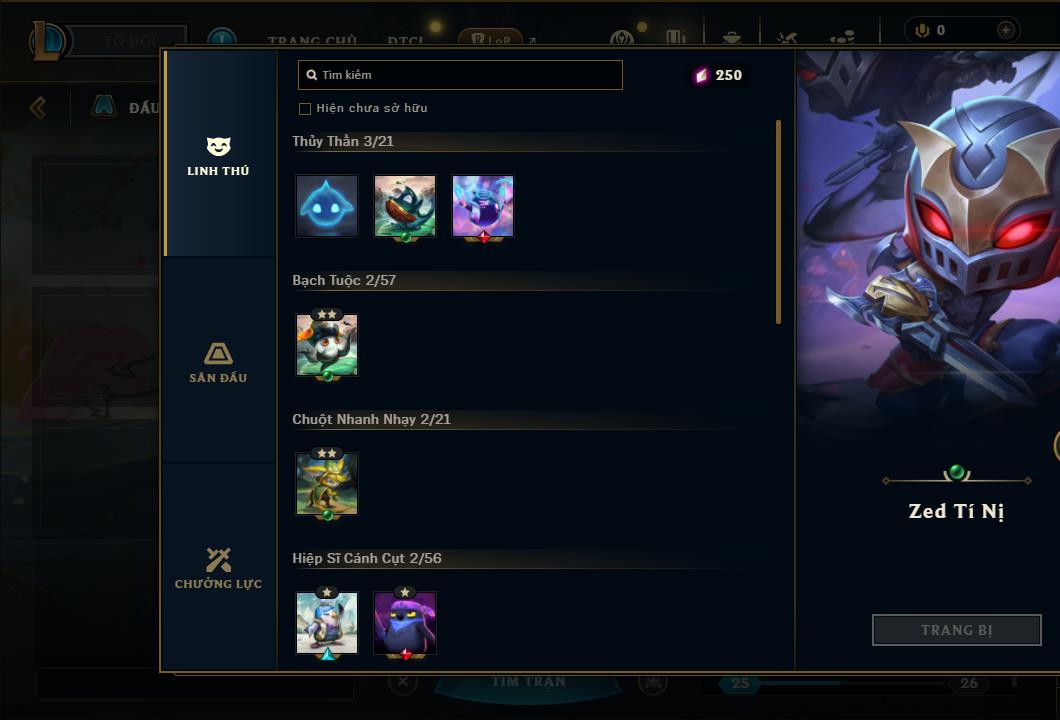Select the Chưởng Lực tab
This screenshot has height=720, width=1060.
[218, 568]
